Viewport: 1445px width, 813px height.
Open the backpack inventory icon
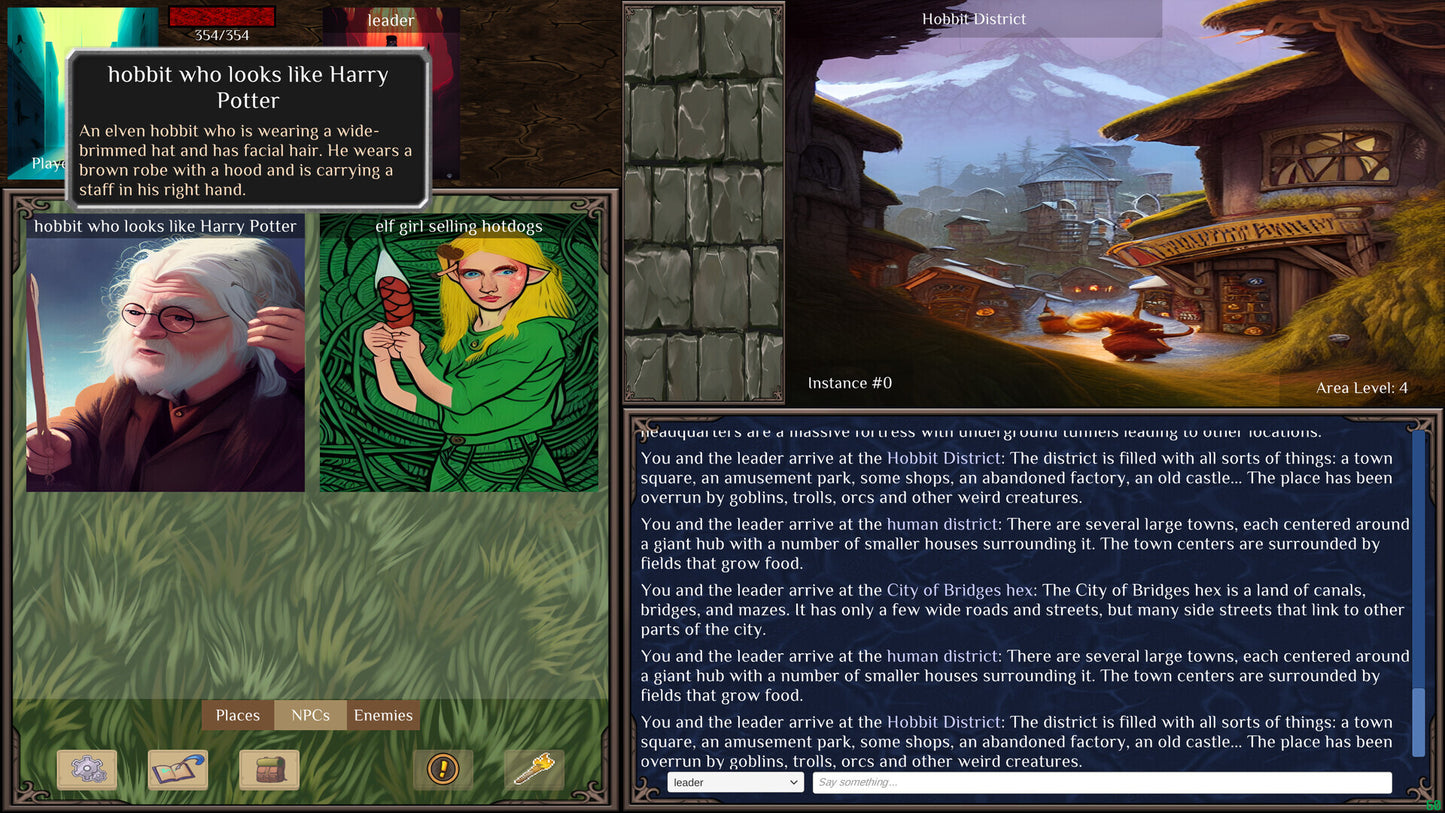pos(269,769)
